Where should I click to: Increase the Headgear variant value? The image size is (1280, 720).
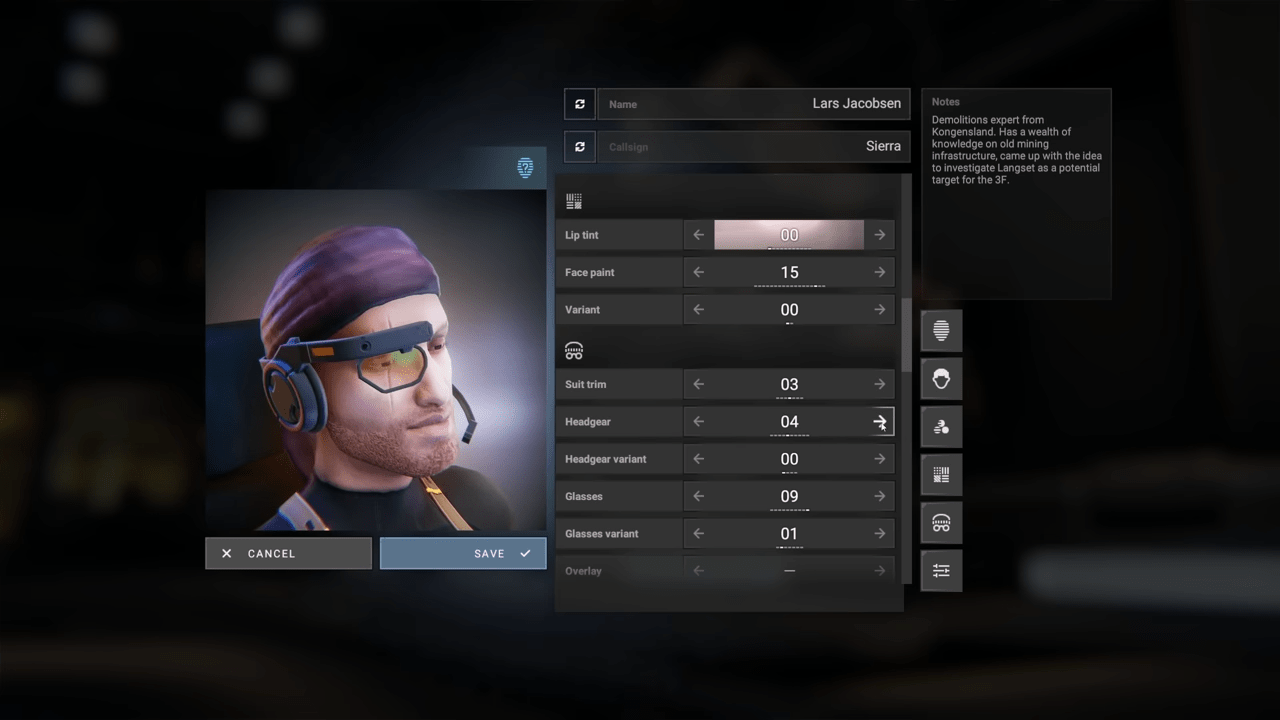click(x=880, y=459)
